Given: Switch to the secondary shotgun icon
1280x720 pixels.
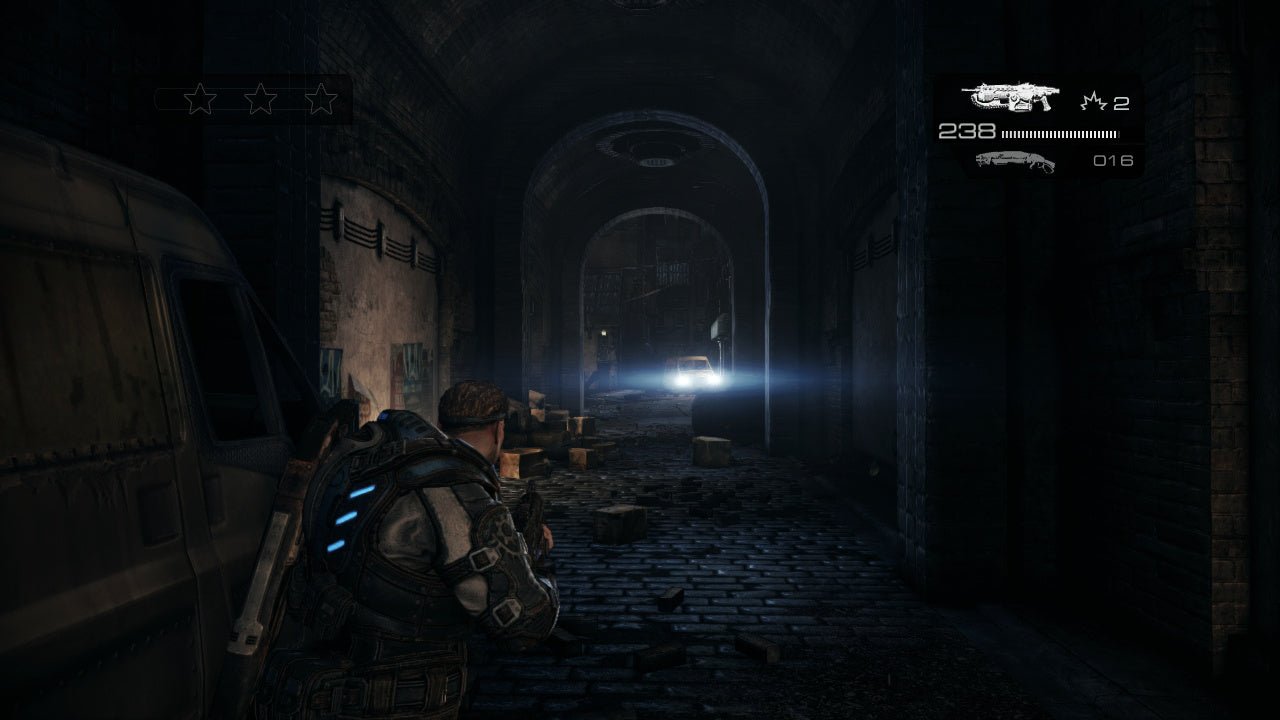Looking at the screenshot, I should tap(1014, 161).
